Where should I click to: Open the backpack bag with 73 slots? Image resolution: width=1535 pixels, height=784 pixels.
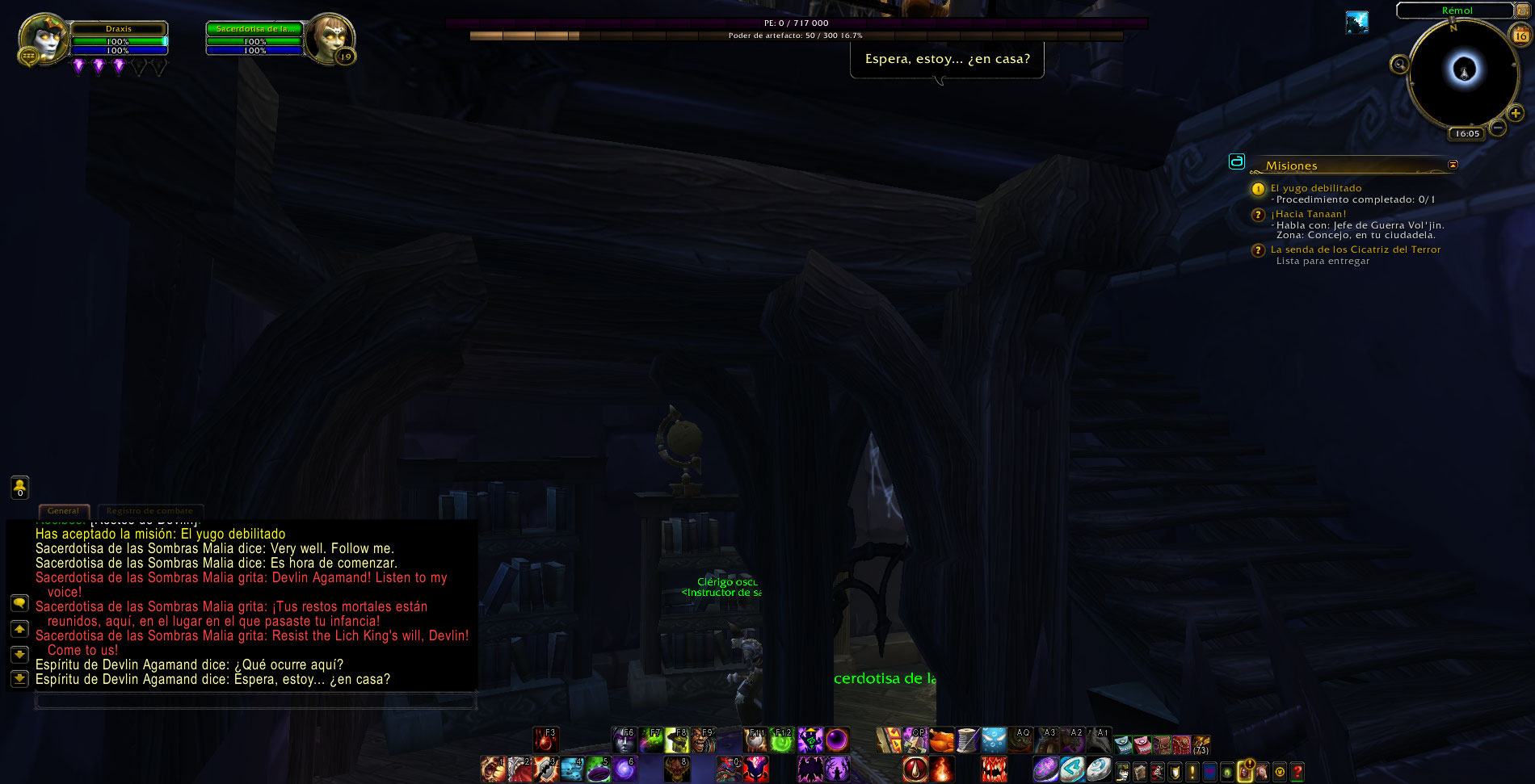click(1201, 744)
